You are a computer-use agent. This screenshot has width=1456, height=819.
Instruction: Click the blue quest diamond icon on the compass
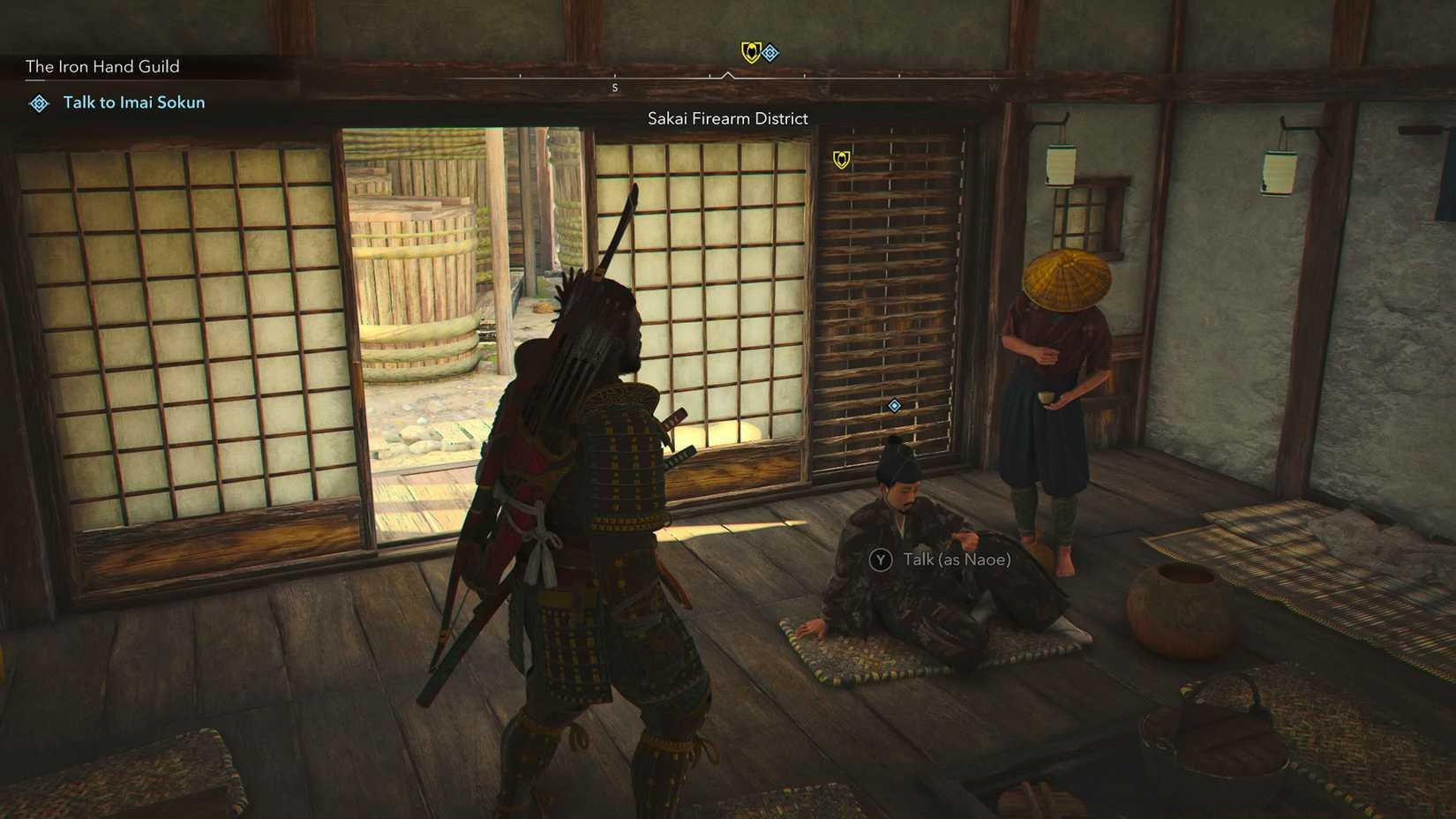pyautogui.click(x=771, y=53)
